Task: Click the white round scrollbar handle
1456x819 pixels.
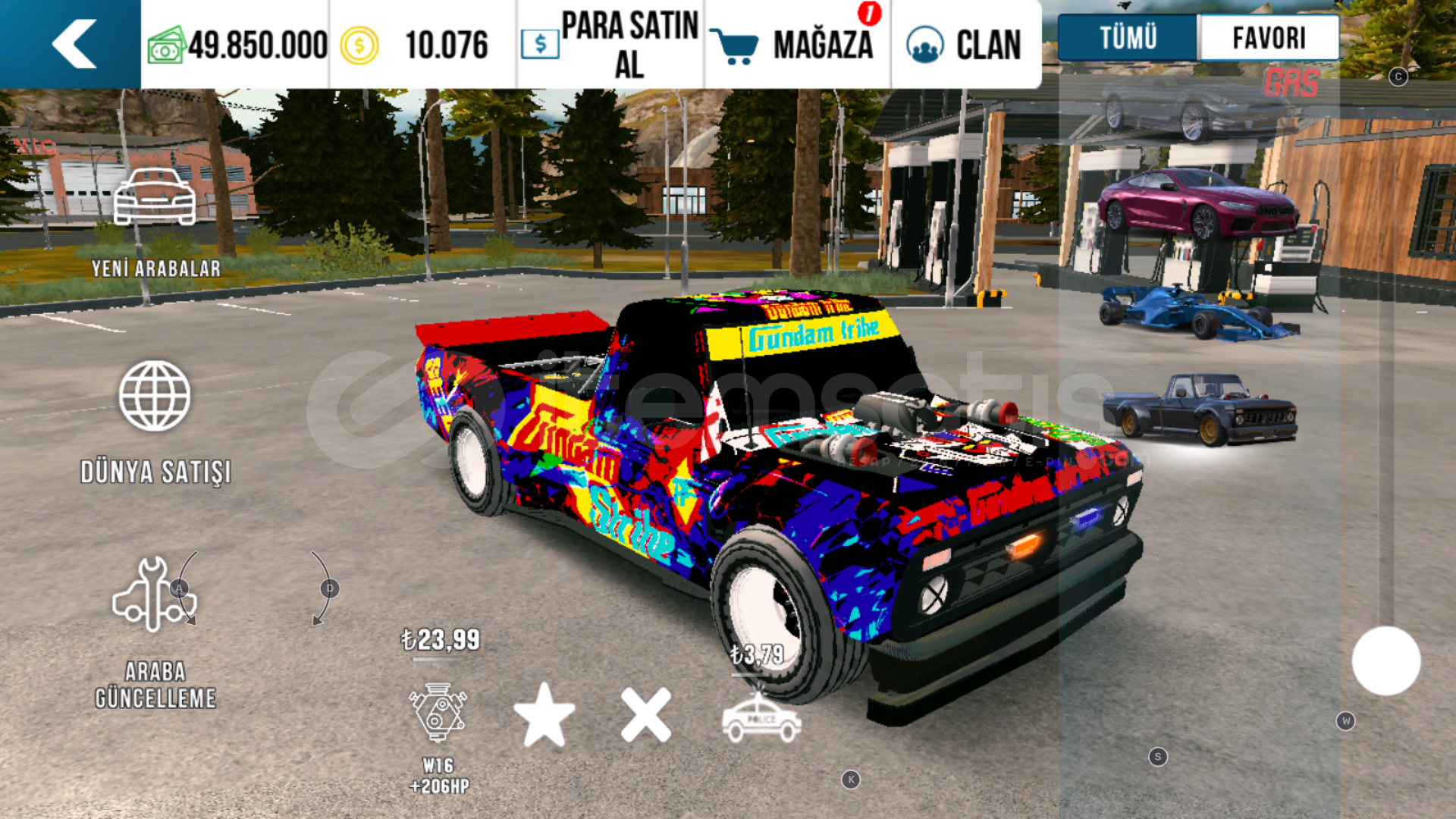Action: (1385, 661)
